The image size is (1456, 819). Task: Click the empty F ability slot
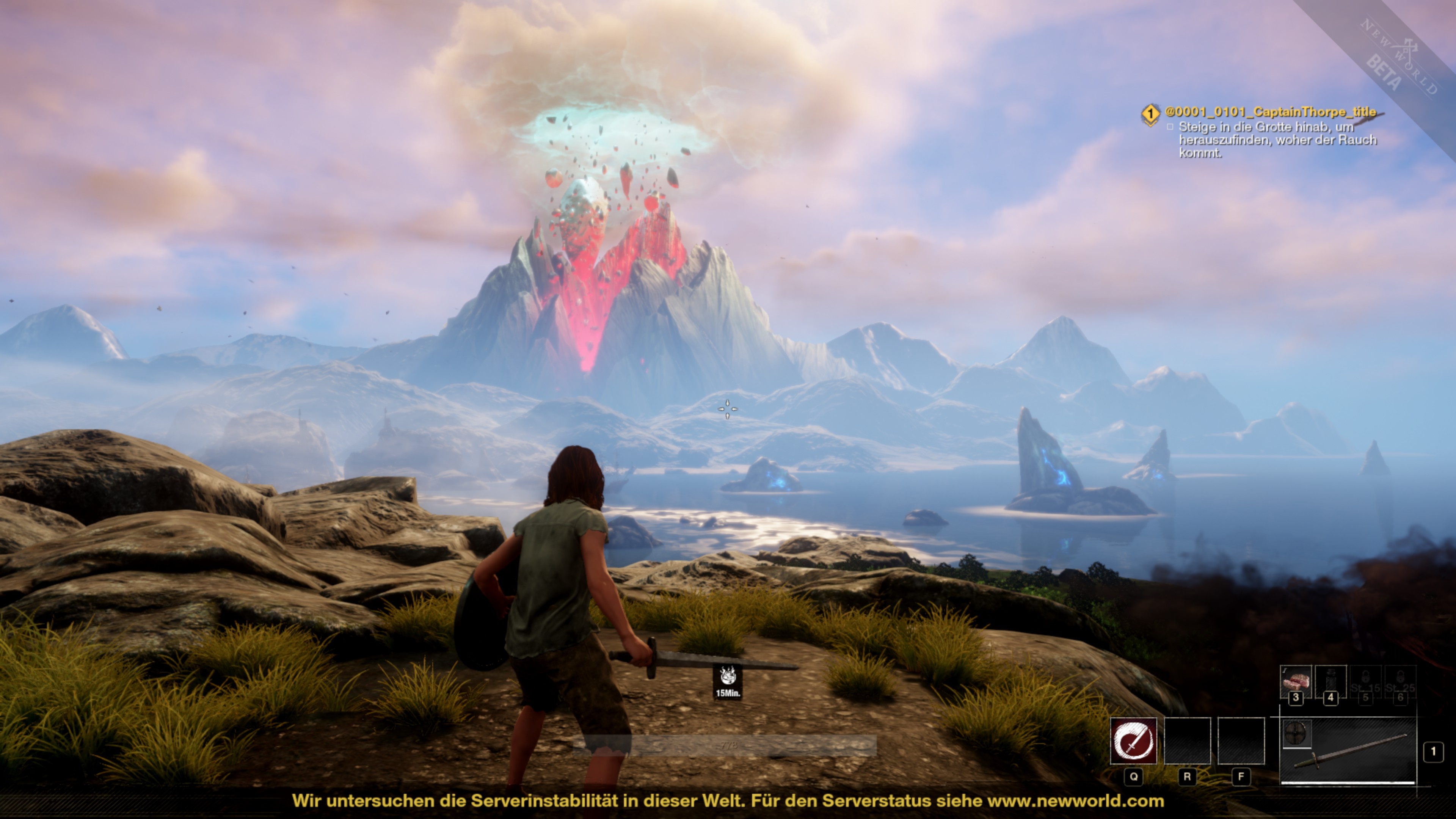click(x=1242, y=741)
